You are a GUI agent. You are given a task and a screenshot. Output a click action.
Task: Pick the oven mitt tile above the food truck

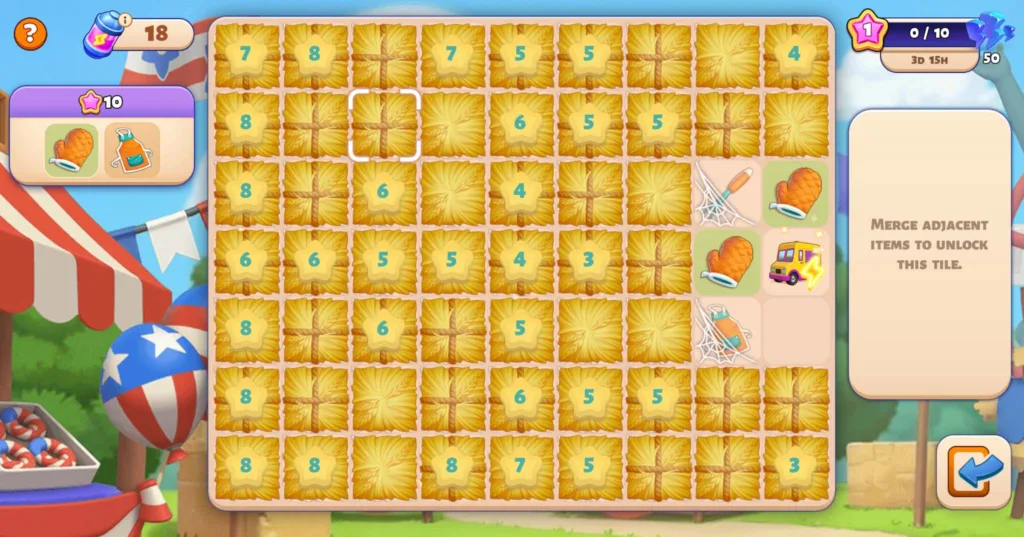795,194
